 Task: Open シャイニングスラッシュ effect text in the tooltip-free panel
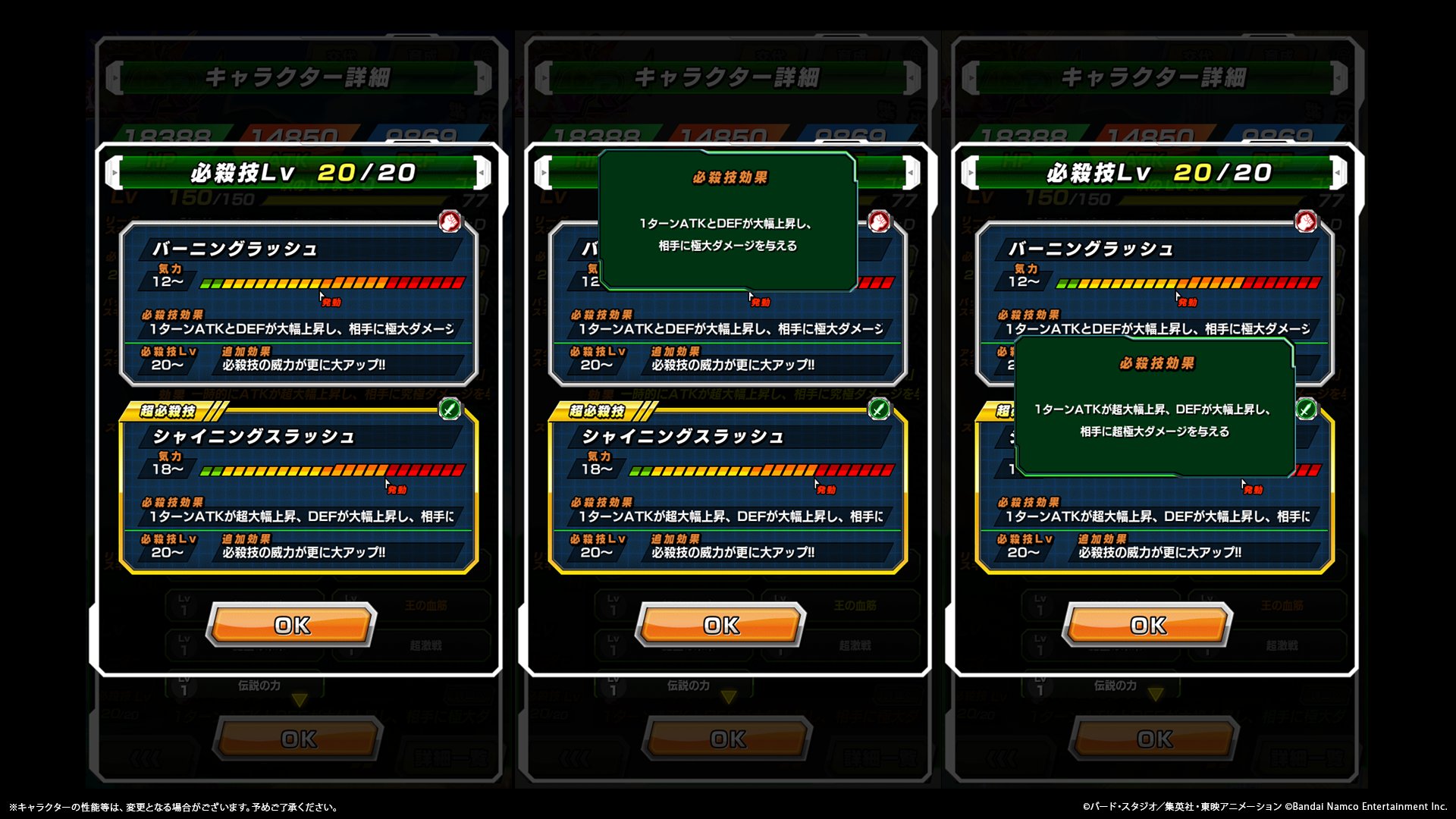[301, 516]
